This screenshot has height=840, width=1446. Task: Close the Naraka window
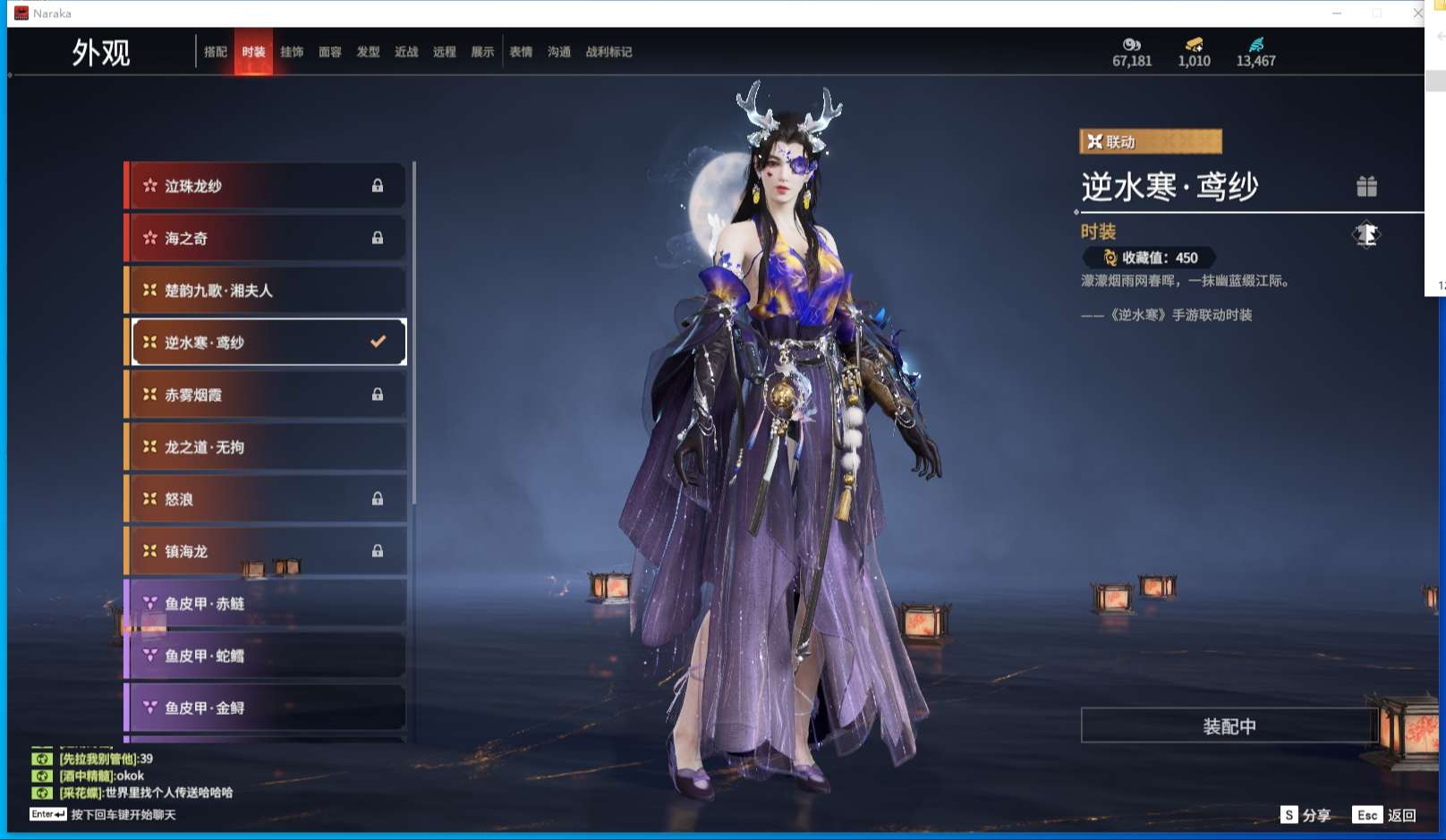1417,13
